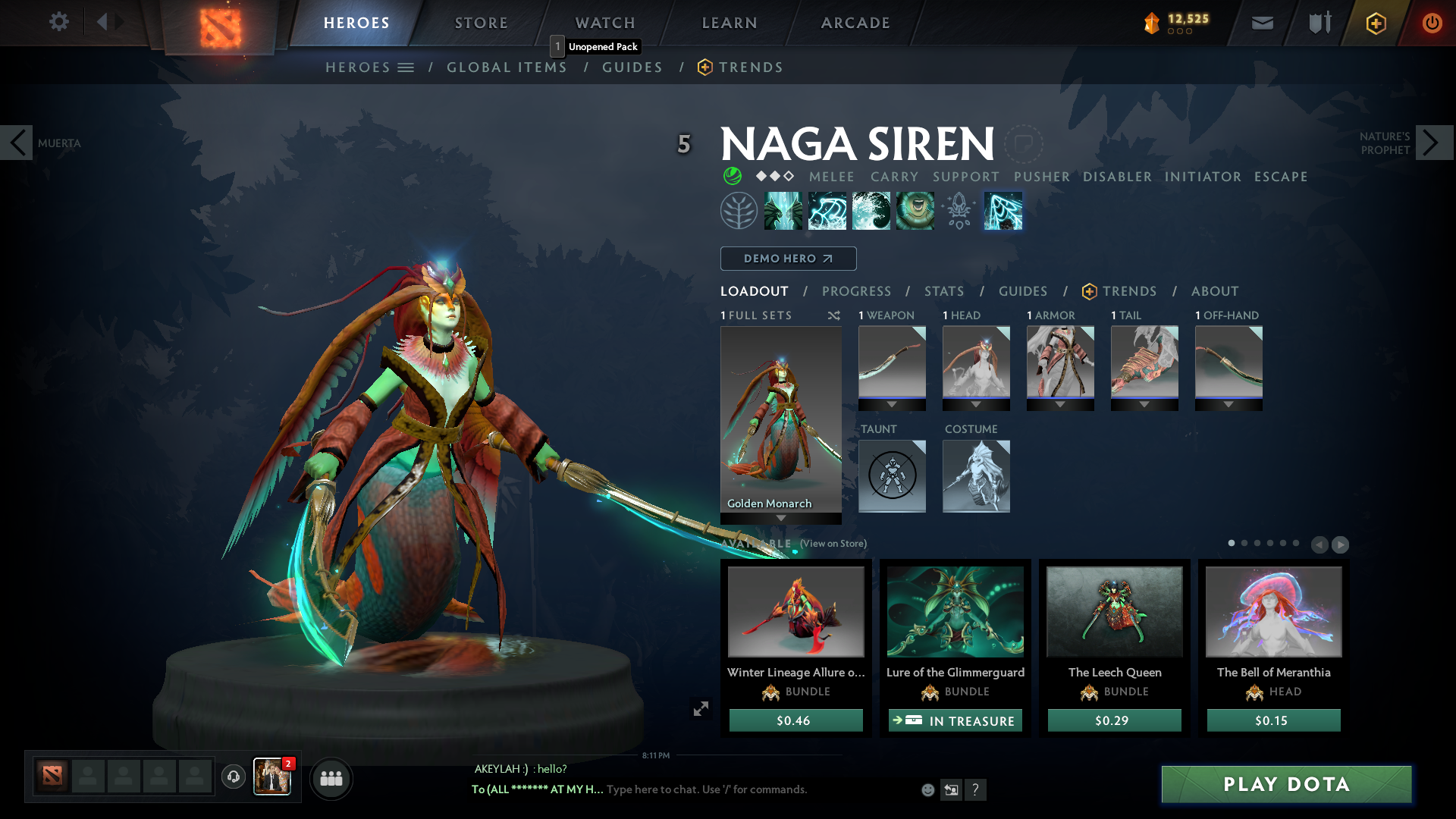Open the emoticon picker in chat
The width and height of the screenshot is (1456, 819).
927,789
